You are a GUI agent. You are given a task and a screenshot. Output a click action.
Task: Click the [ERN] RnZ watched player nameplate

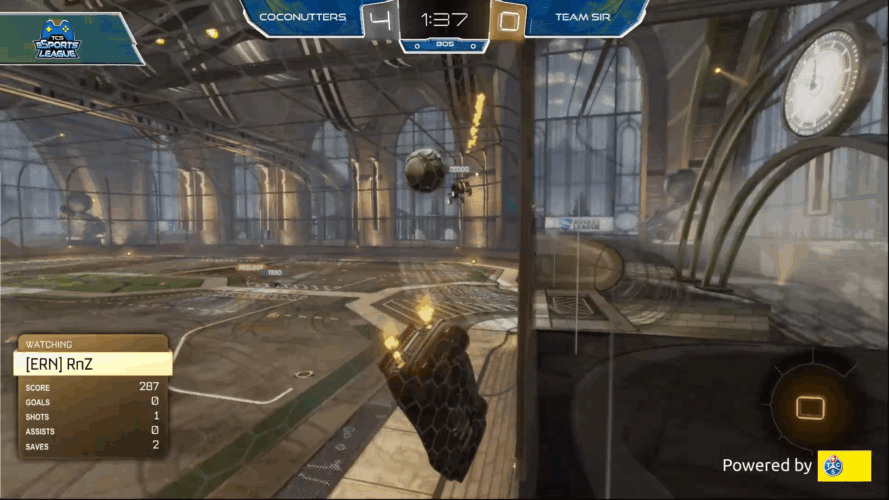pos(93,364)
